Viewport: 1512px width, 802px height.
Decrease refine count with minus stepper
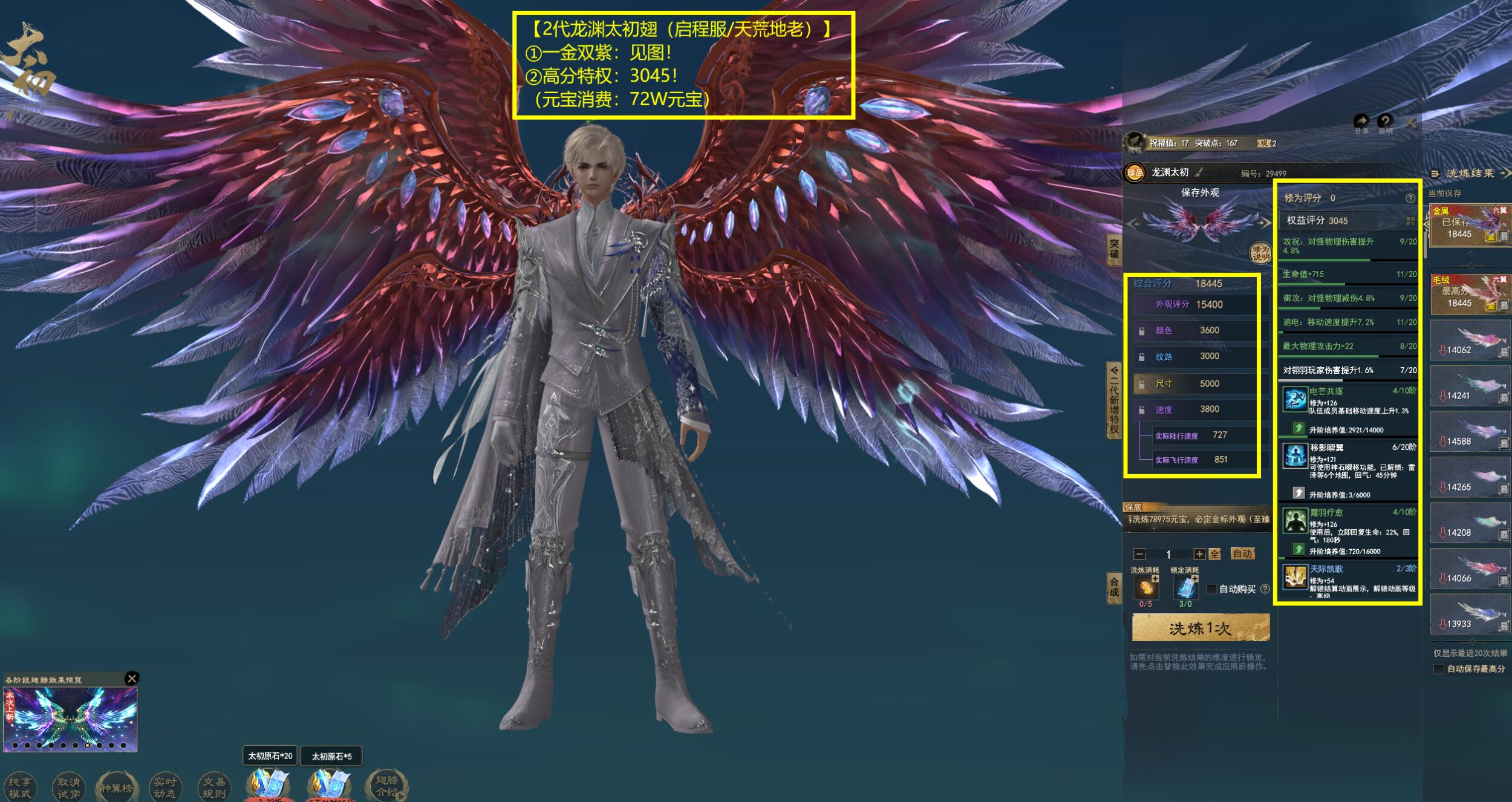[x=1139, y=554]
